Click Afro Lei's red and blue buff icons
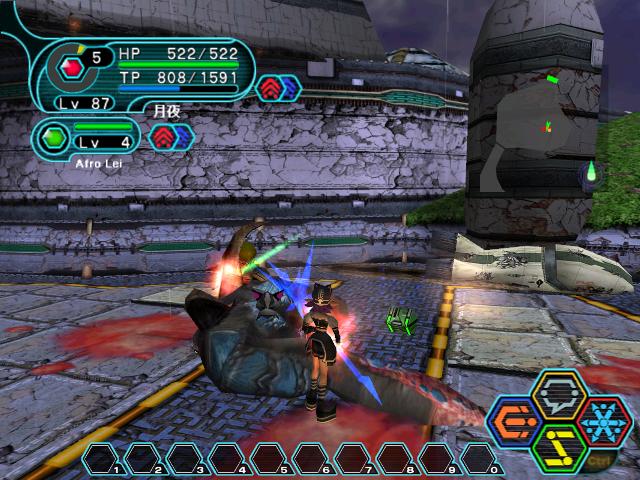 (170, 137)
